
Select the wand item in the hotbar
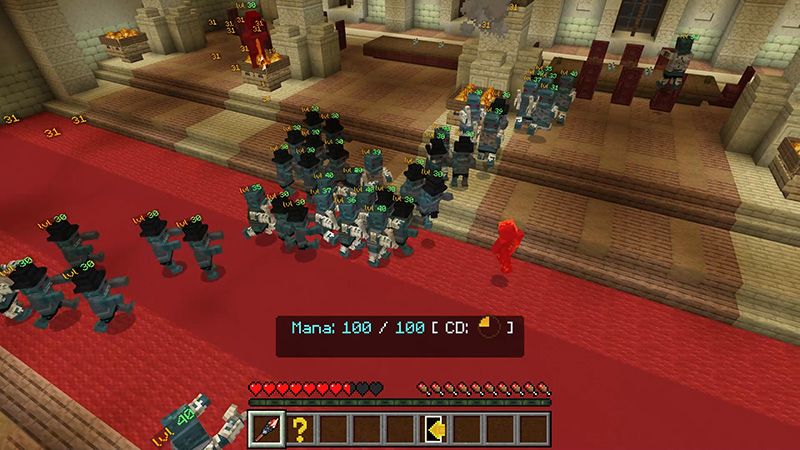(265, 428)
